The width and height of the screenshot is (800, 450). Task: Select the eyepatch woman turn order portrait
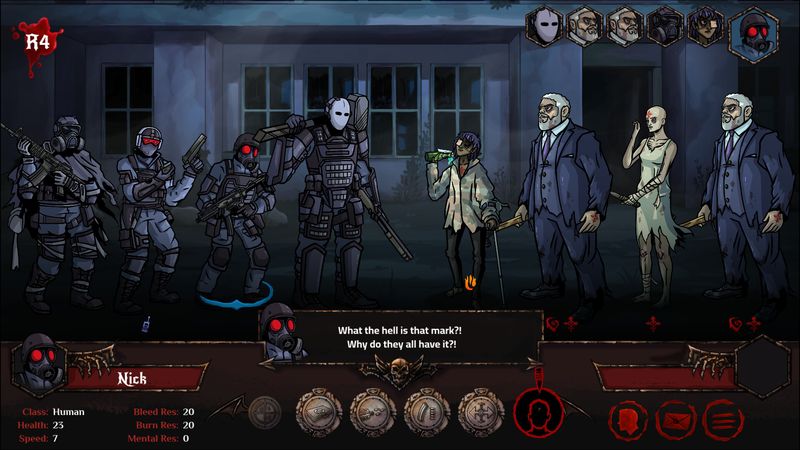pos(706,26)
